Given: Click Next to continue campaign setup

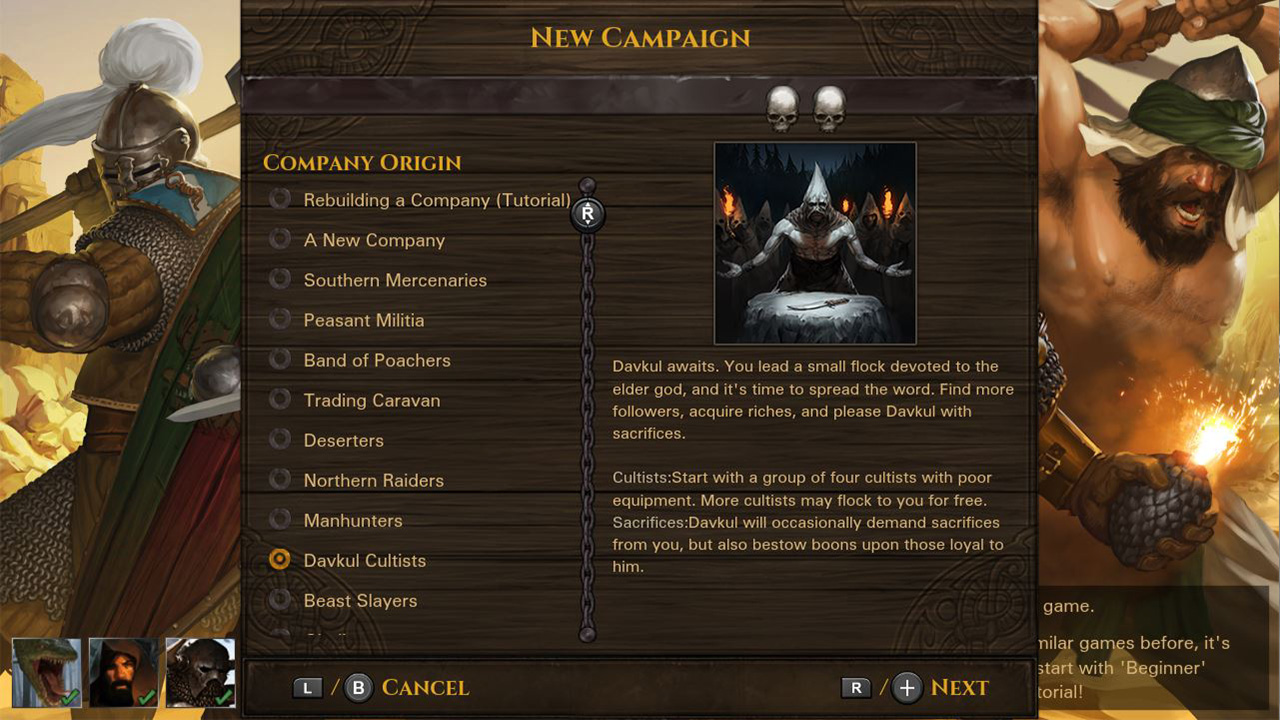Looking at the screenshot, I should [959, 687].
